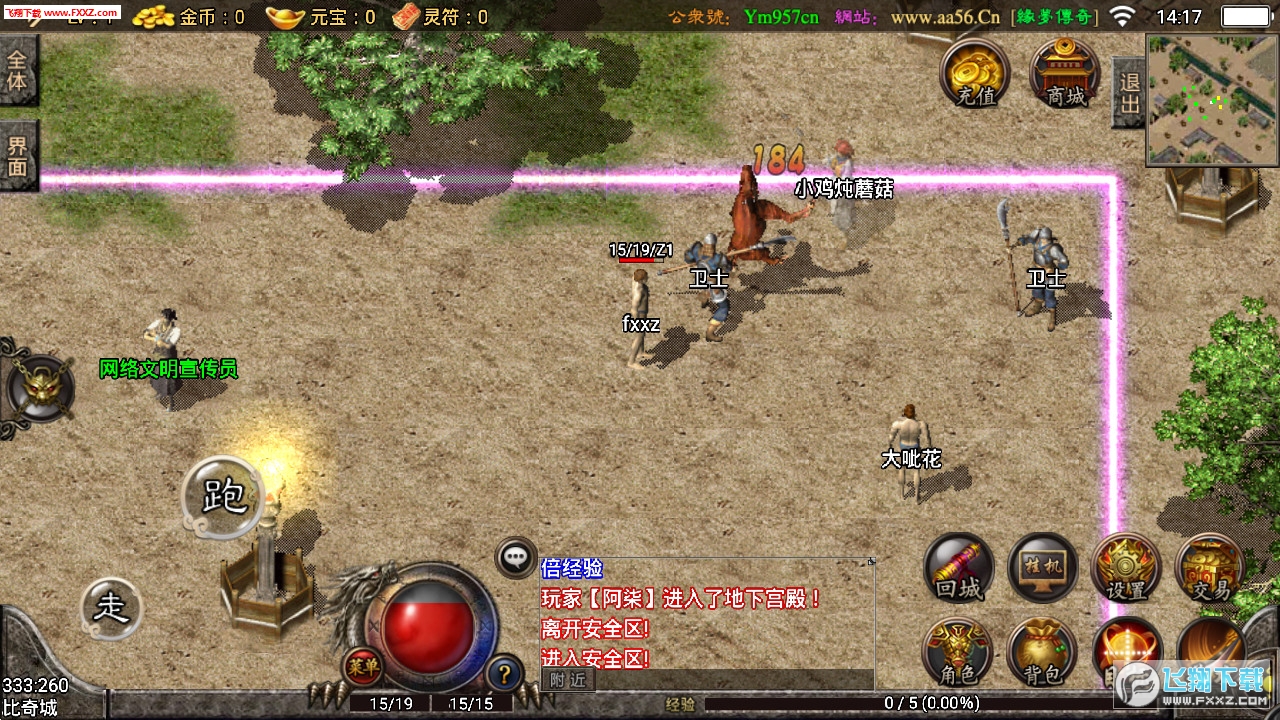Open the 设置 settings
This screenshot has width=1280, height=720.
pos(1127,568)
